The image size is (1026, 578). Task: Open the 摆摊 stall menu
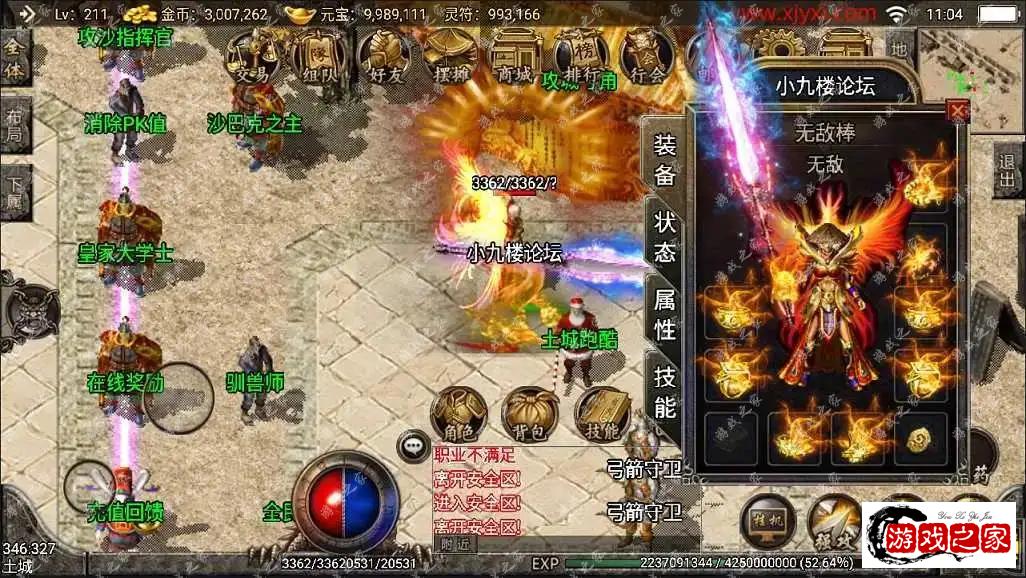pos(450,55)
